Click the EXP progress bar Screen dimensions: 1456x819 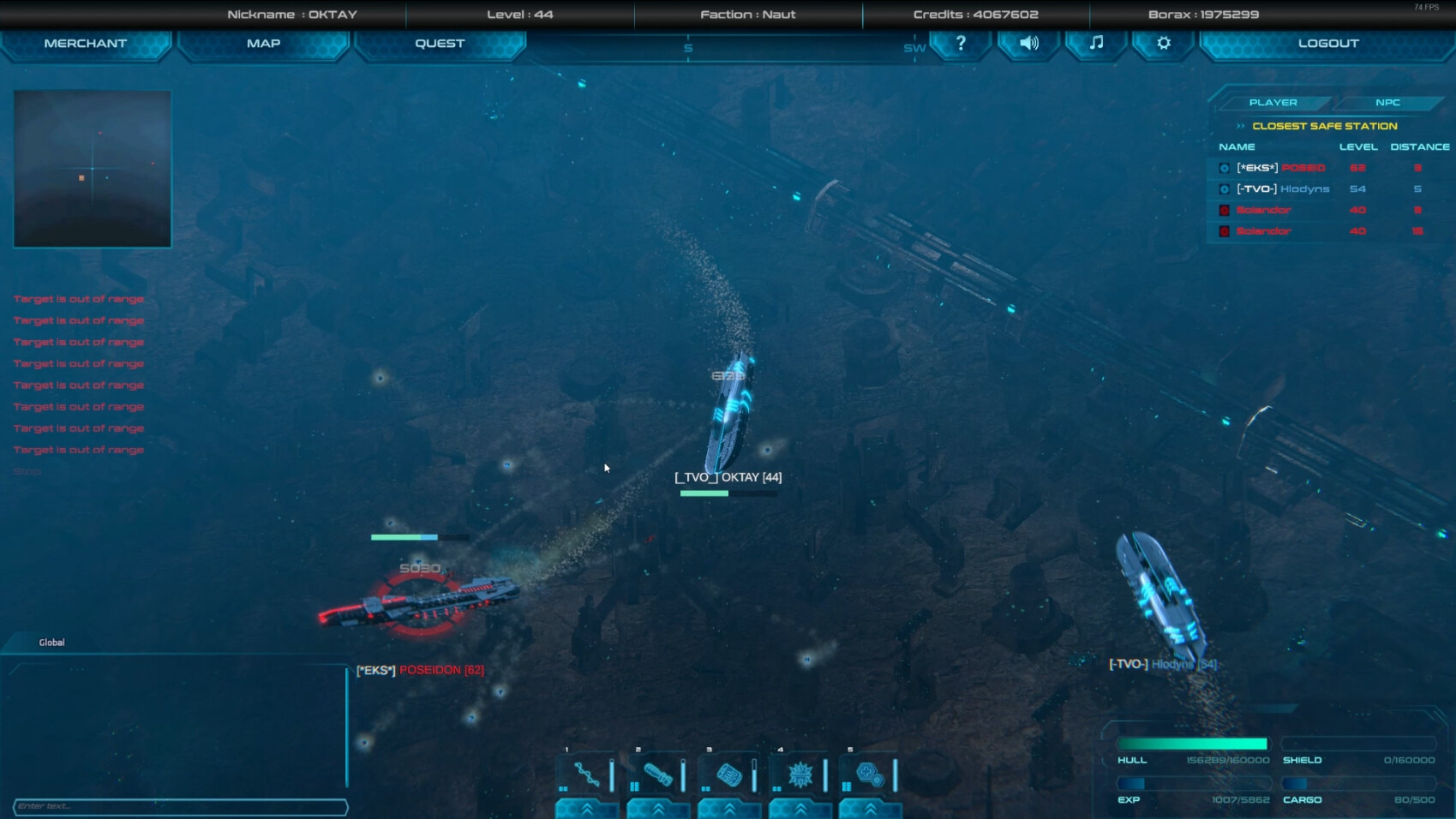1194,782
